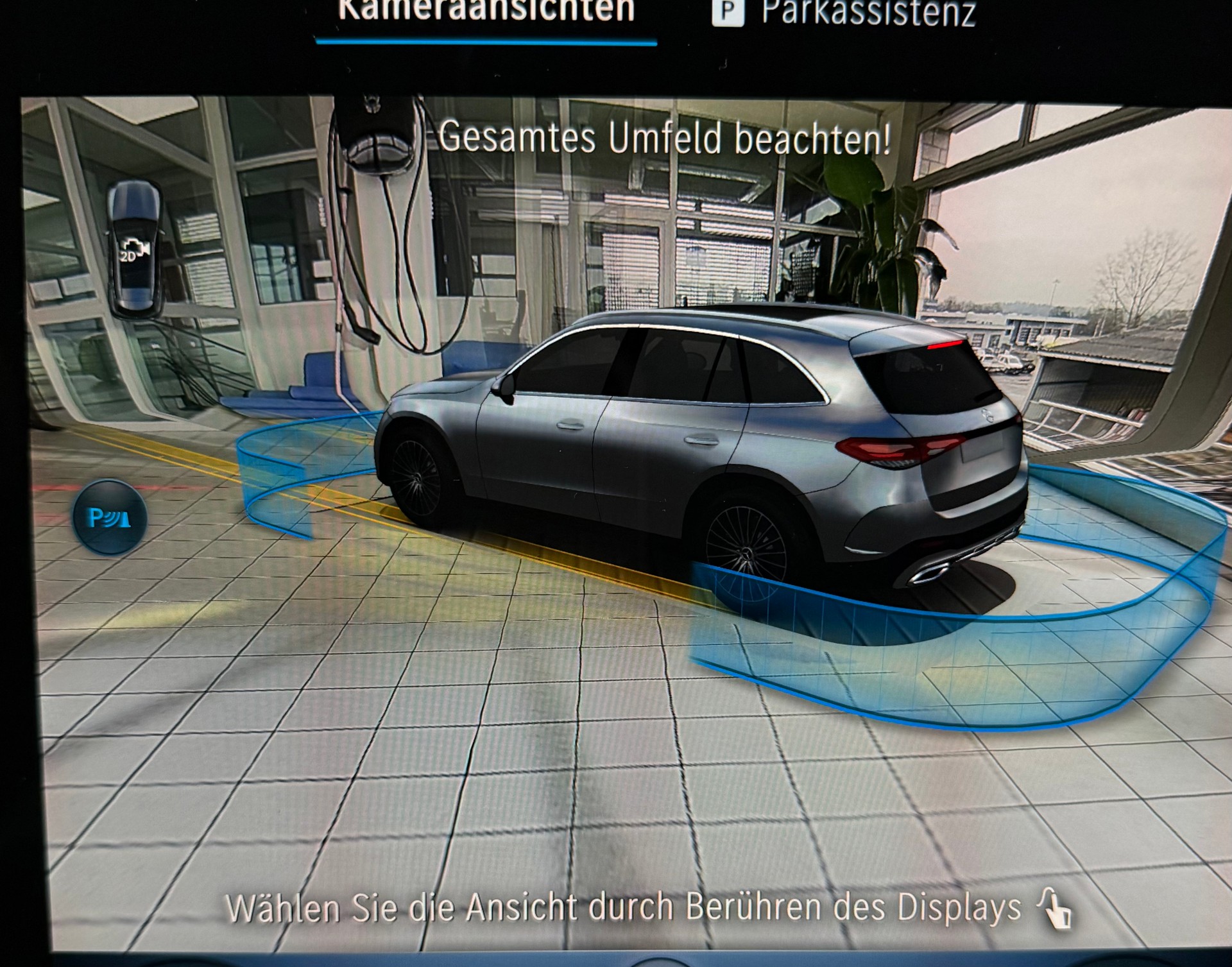Viewport: 1232px width, 967px height.
Task: Click the obstacle triangle in the P sensor icon
Action: pos(124,520)
